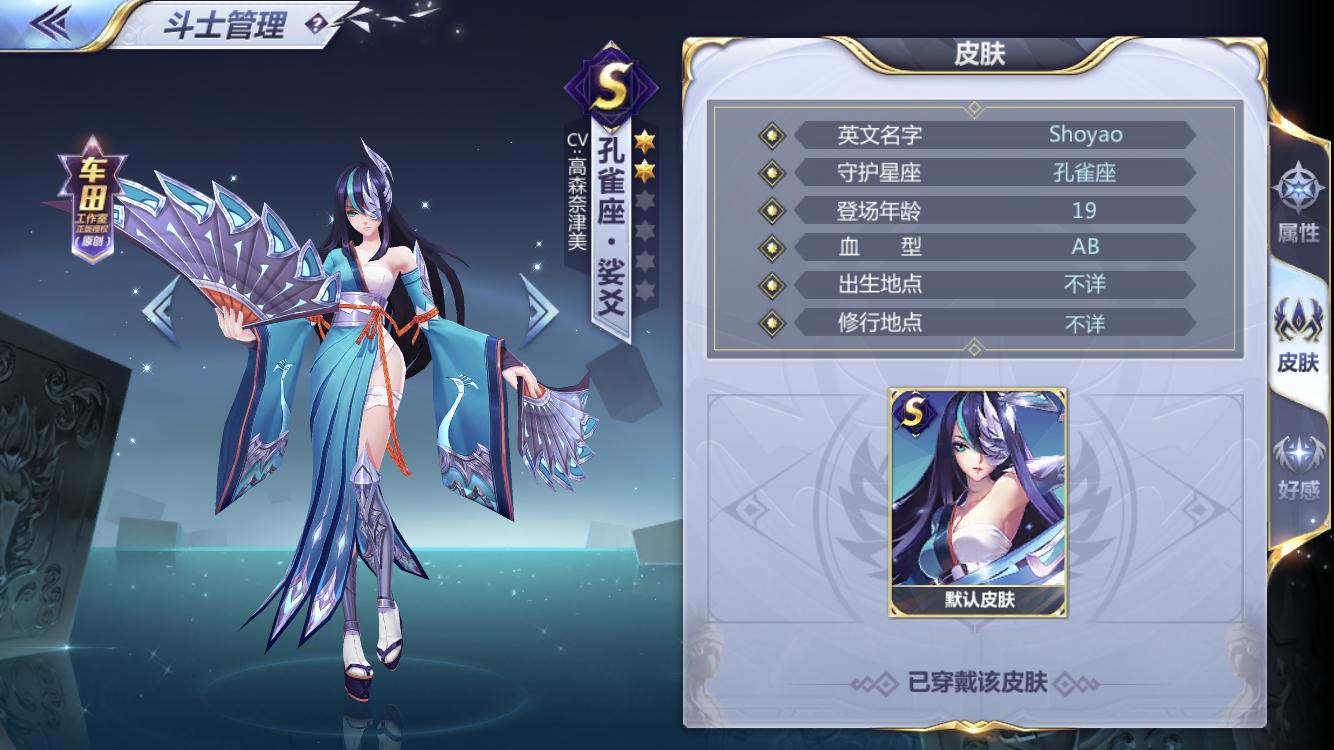Click the S-rank emblem above the character name

pos(613,84)
